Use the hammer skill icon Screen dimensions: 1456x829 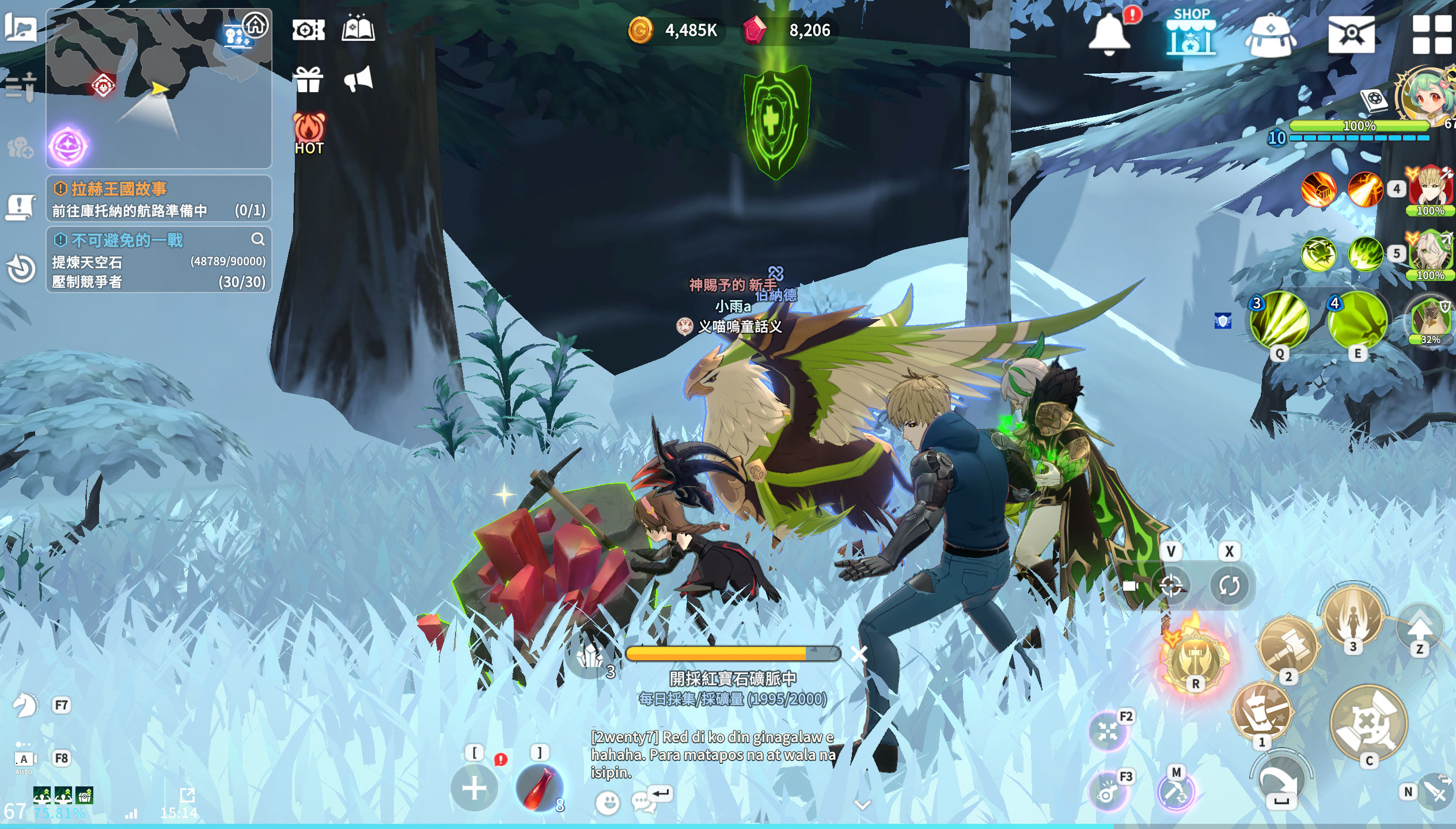click(x=1288, y=645)
